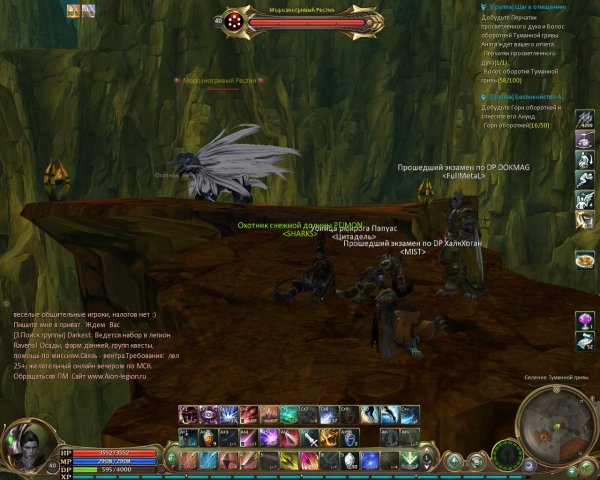Use the pink potion on the side bar
The height and width of the screenshot is (480, 600).
click(x=585, y=320)
